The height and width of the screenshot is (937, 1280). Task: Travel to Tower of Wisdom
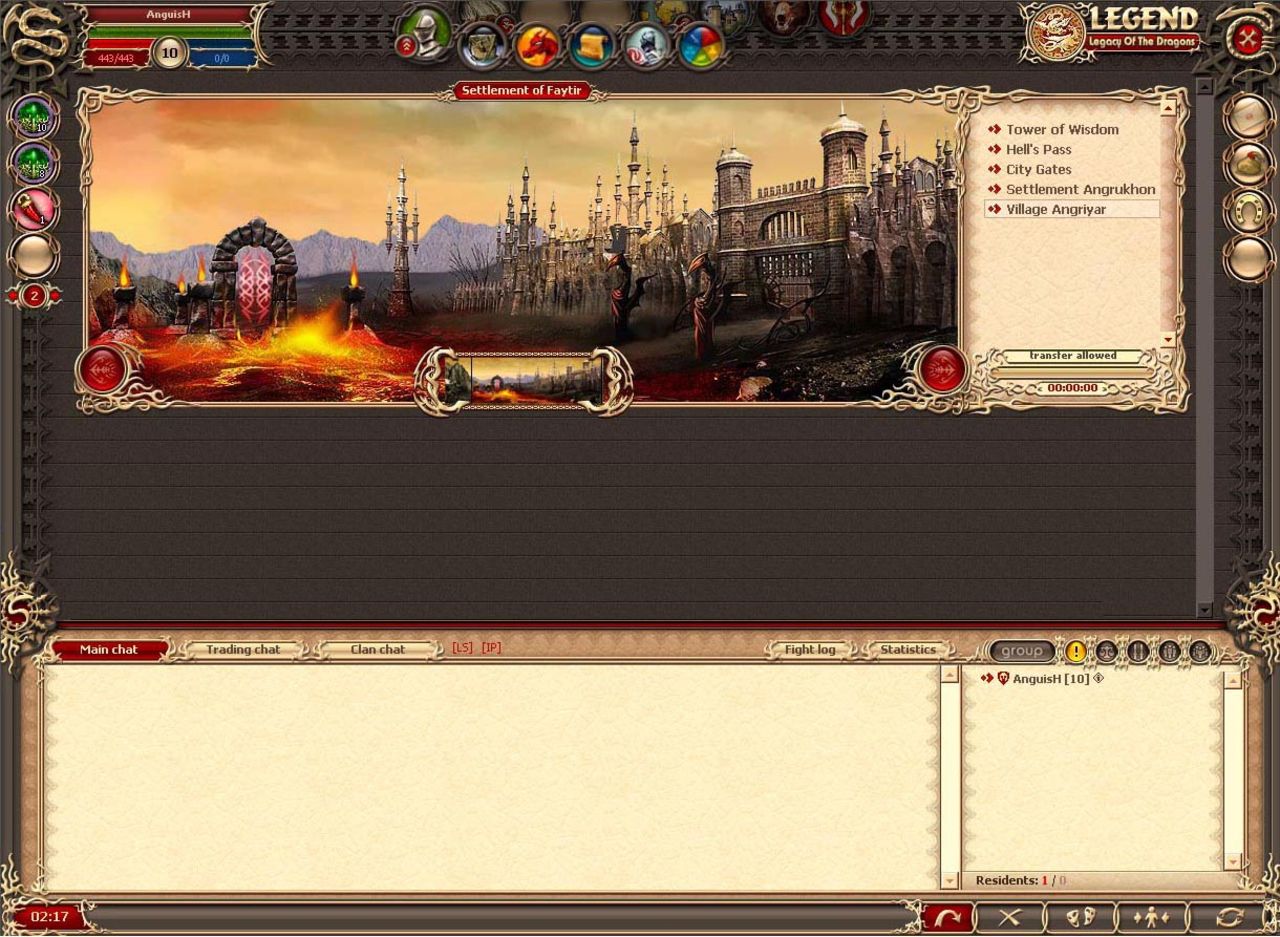(x=1062, y=129)
